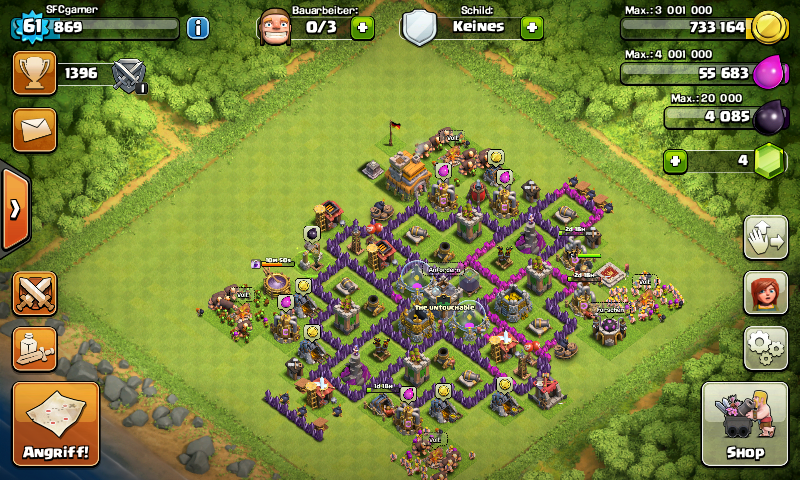Open the game settings gears
Image resolution: width=800 pixels, height=480 pixels.
[764, 347]
